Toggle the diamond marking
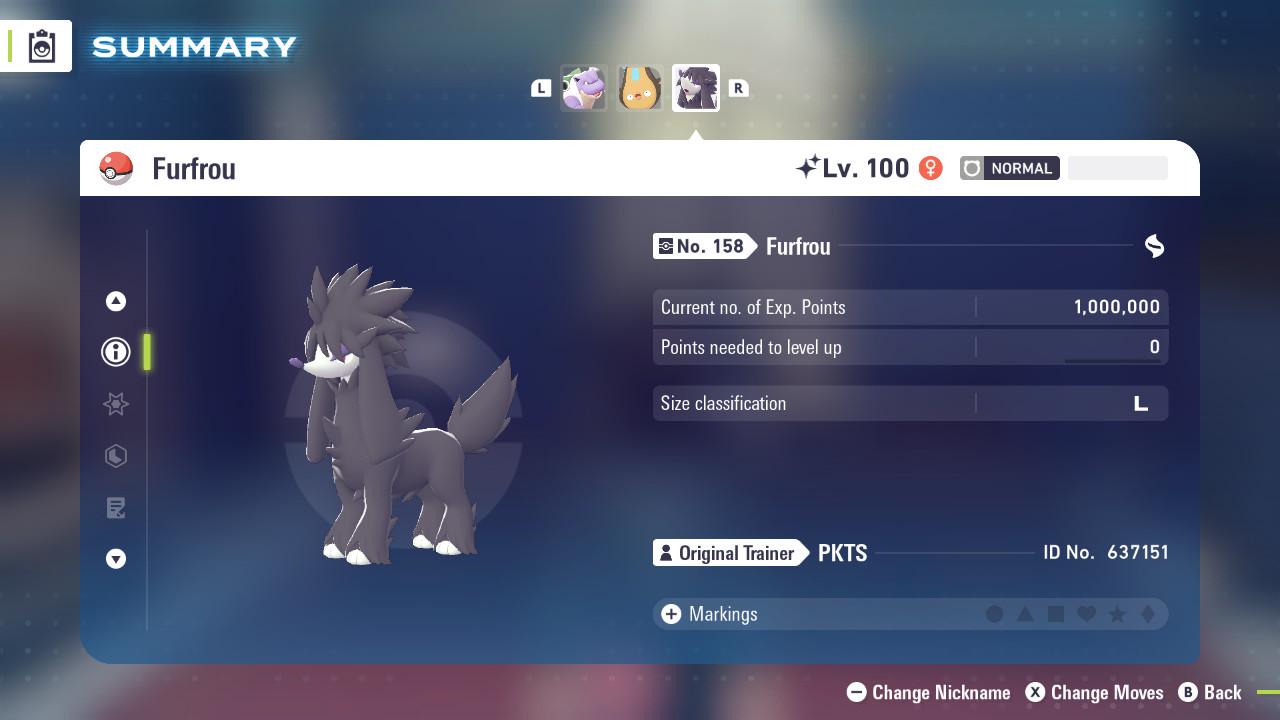The width and height of the screenshot is (1280, 720). click(x=1150, y=614)
